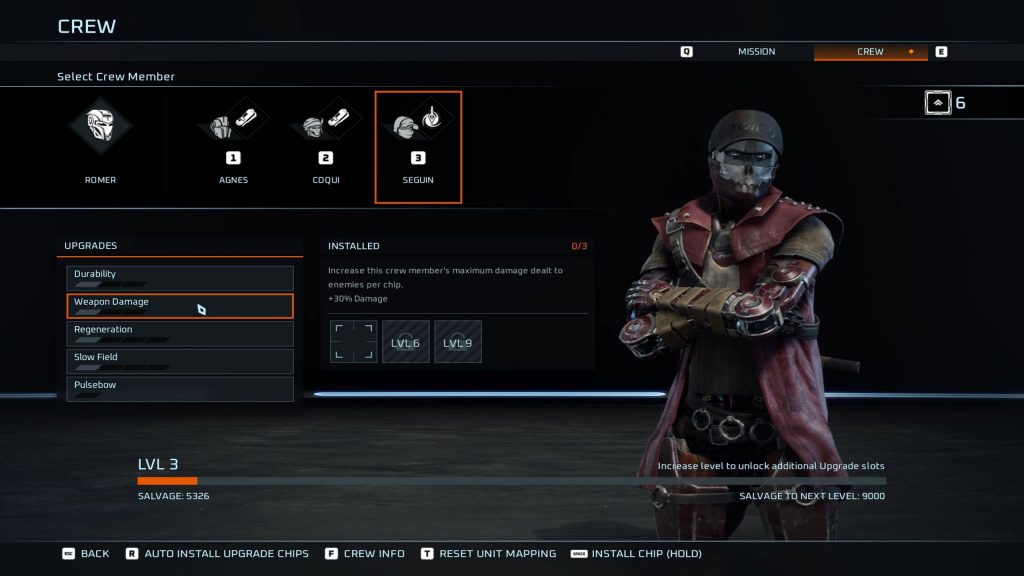Select the locked LVL 9 chip slot
Image resolution: width=1024 pixels, height=576 pixels.
(x=458, y=342)
